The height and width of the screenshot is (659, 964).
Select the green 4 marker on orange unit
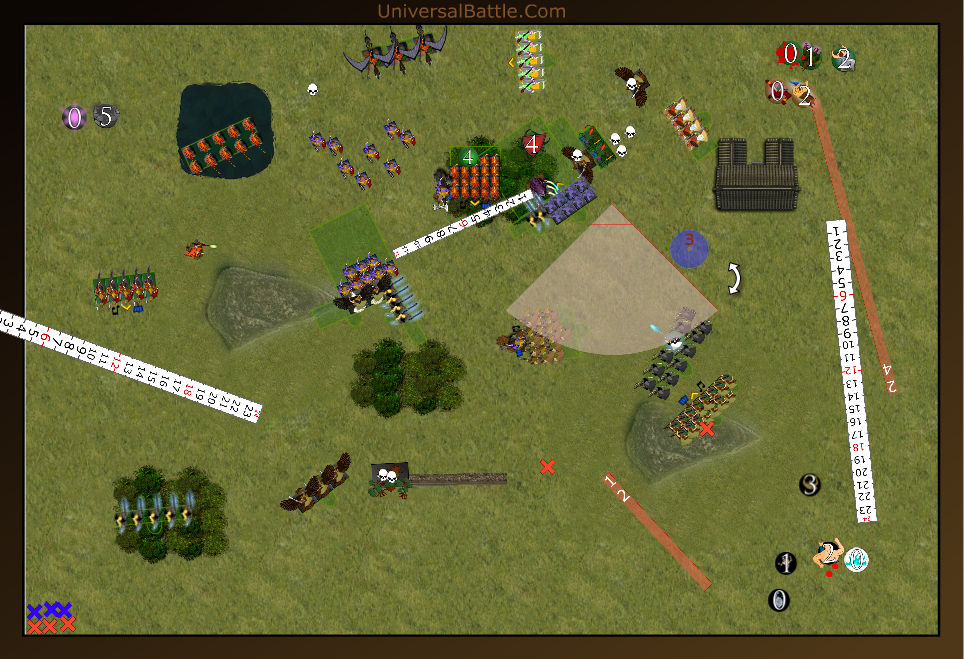point(467,156)
